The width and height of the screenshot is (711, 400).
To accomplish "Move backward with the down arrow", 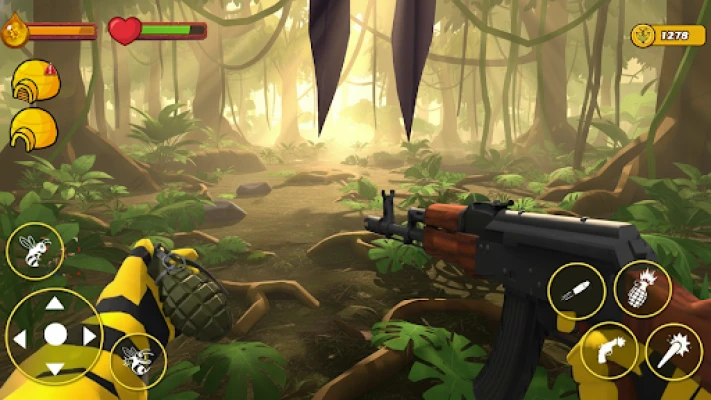I will pos(55,367).
